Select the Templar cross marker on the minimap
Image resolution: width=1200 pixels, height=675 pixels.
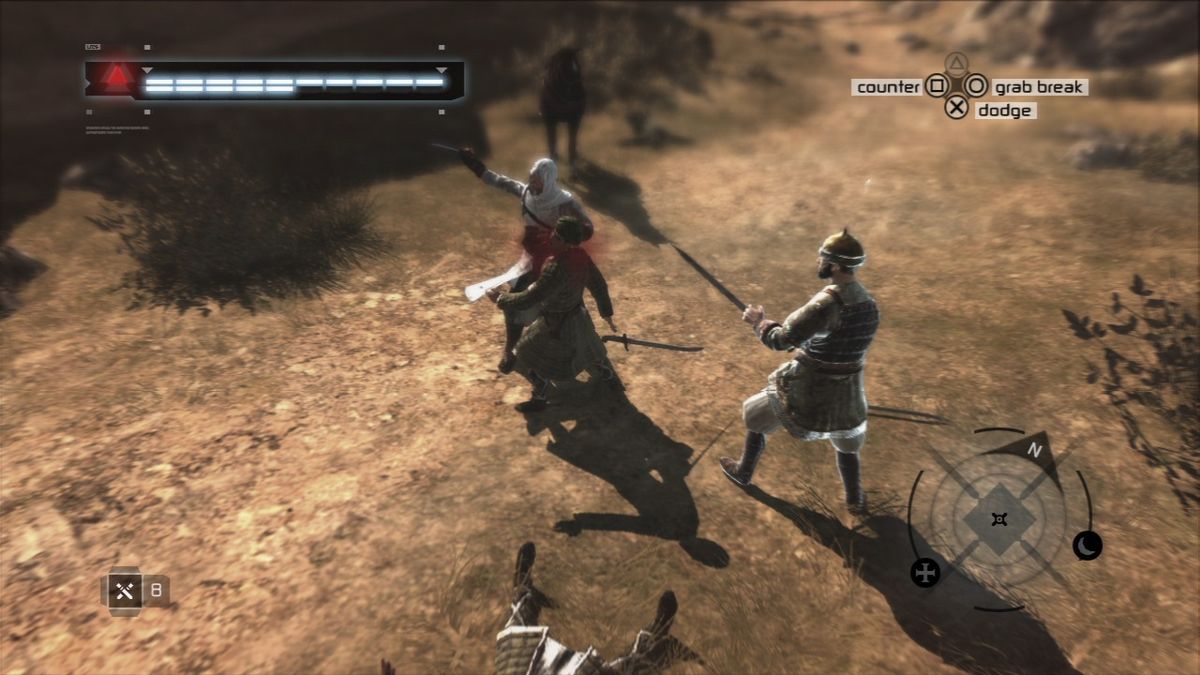pyautogui.click(x=926, y=572)
